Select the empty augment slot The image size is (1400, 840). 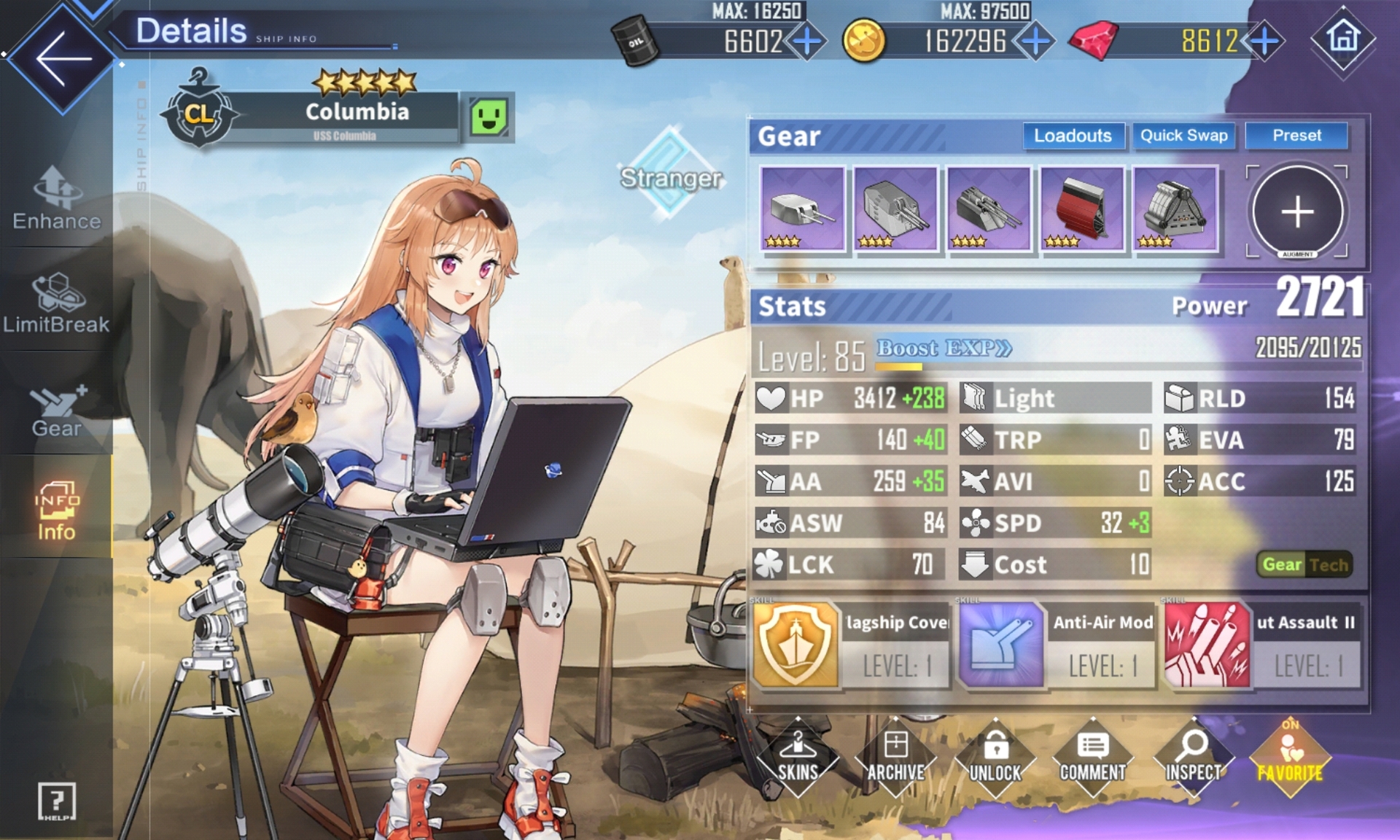click(1297, 212)
